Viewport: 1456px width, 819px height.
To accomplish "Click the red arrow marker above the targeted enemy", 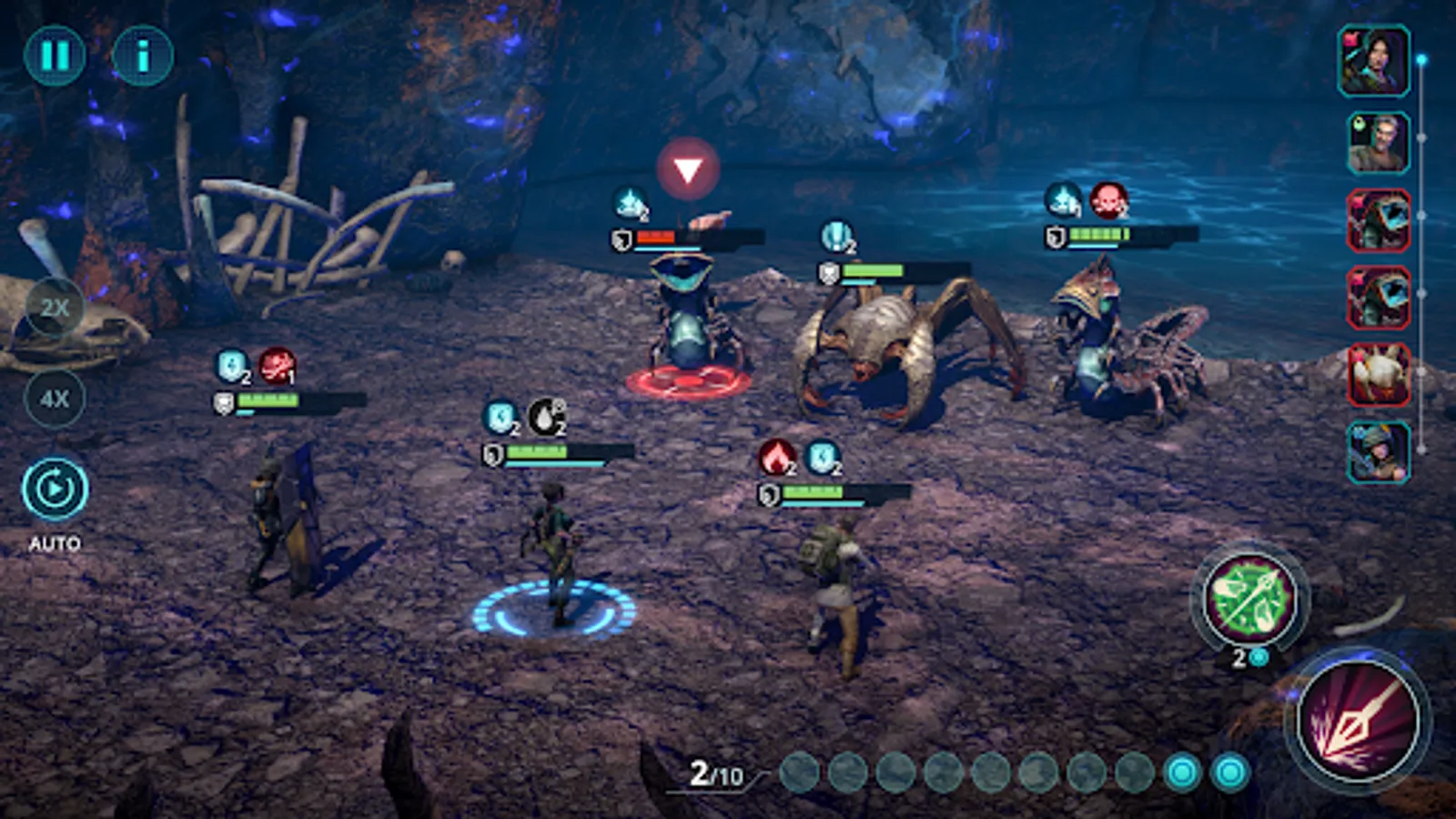I will (x=689, y=166).
